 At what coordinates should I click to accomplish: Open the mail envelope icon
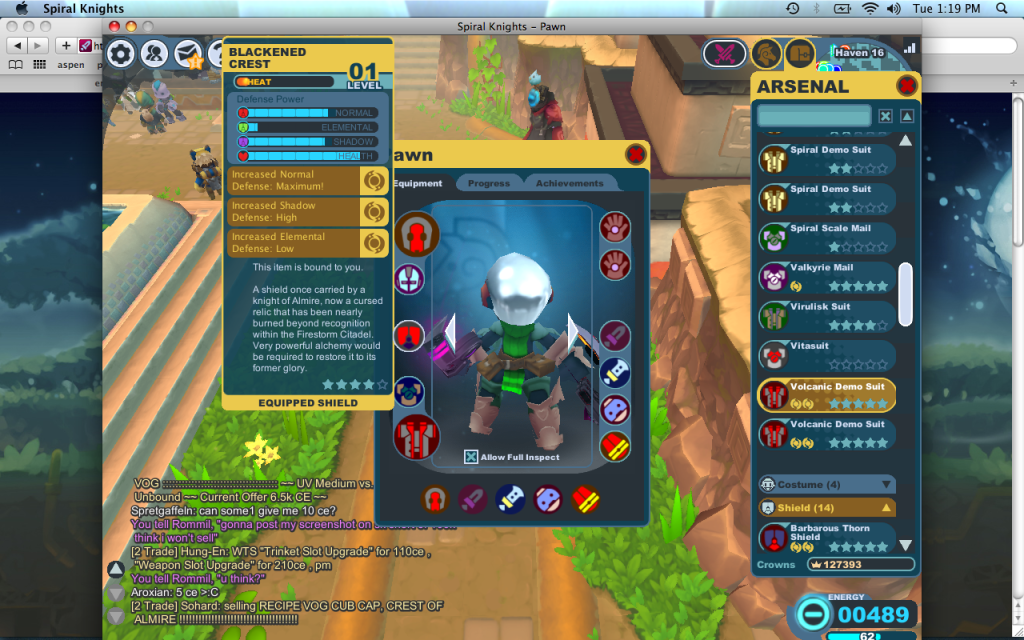[x=188, y=54]
